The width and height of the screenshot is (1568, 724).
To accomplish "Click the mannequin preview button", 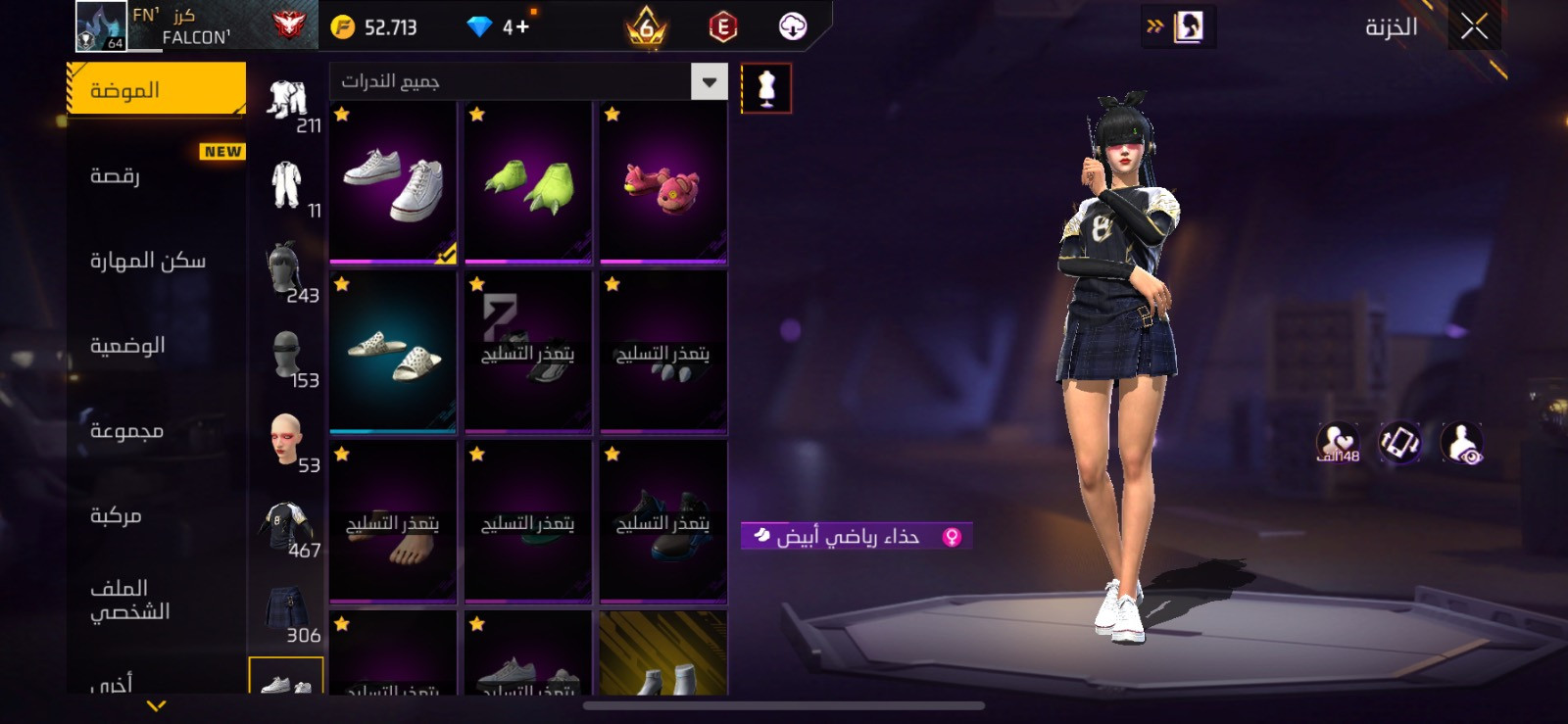I will (x=766, y=89).
